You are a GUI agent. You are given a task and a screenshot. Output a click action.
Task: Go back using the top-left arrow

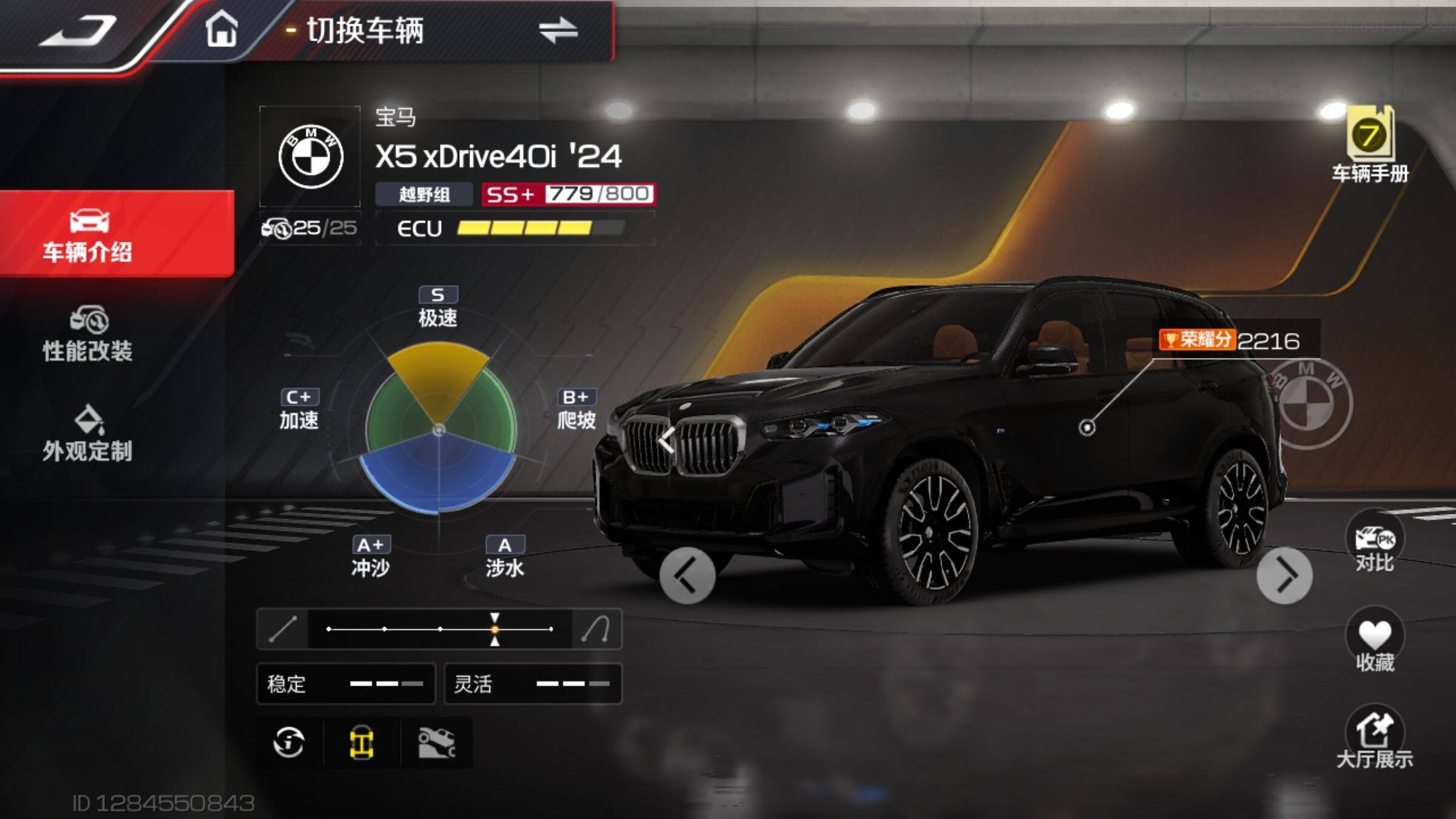(78, 32)
